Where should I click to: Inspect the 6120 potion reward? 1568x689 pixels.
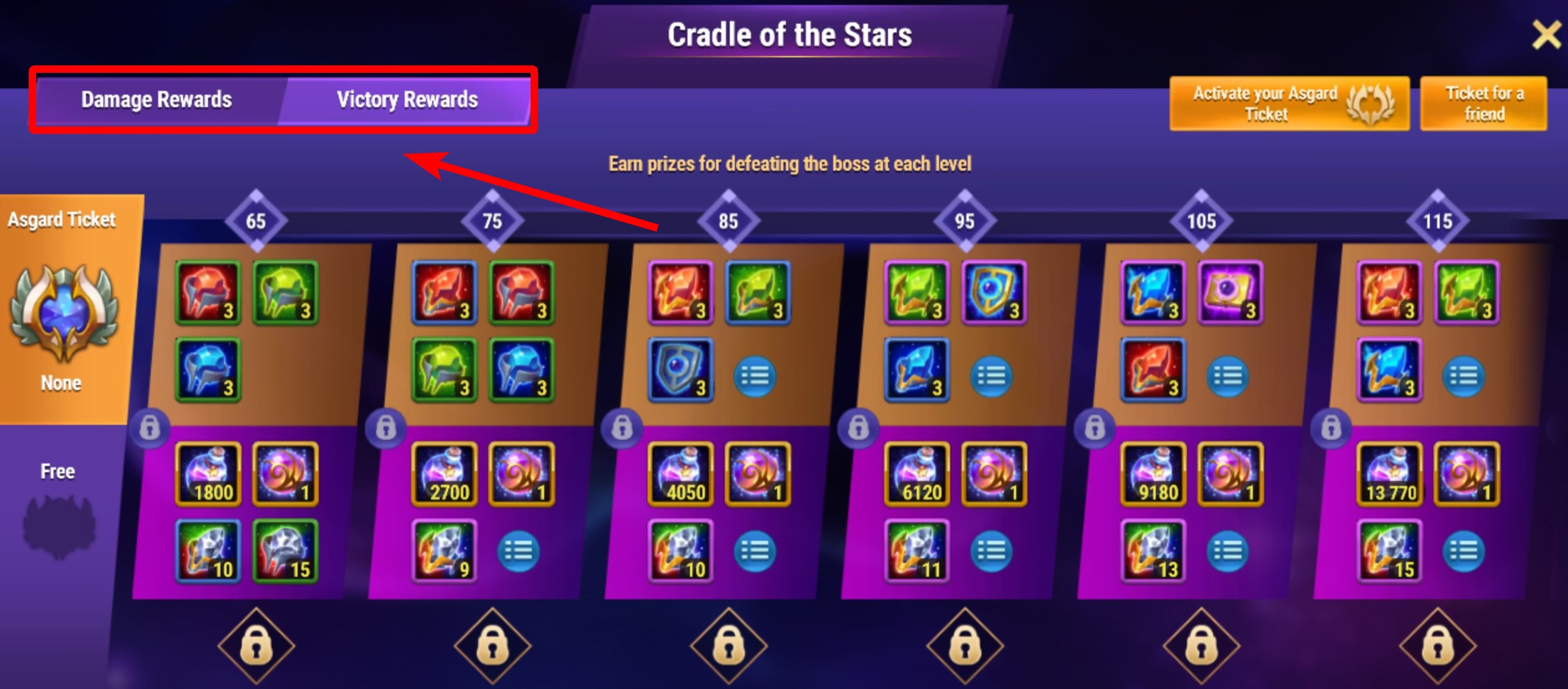(x=917, y=474)
